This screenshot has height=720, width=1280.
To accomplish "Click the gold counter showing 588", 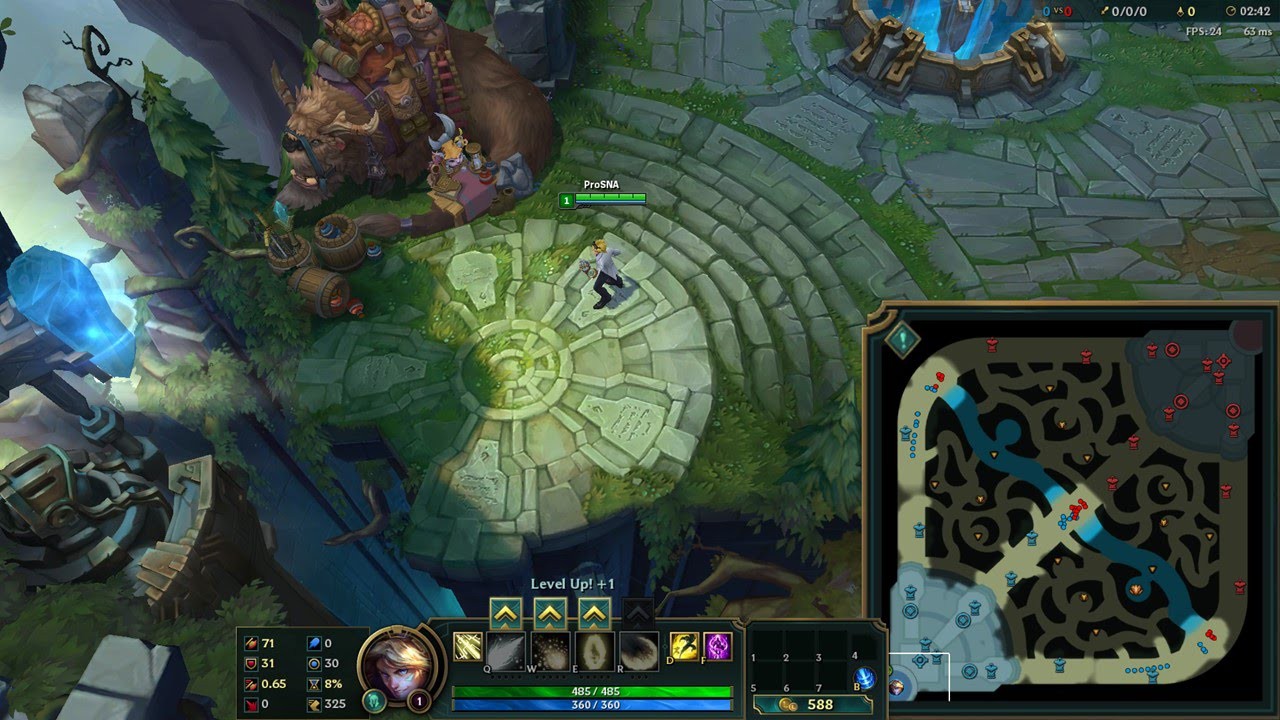I will pos(821,703).
